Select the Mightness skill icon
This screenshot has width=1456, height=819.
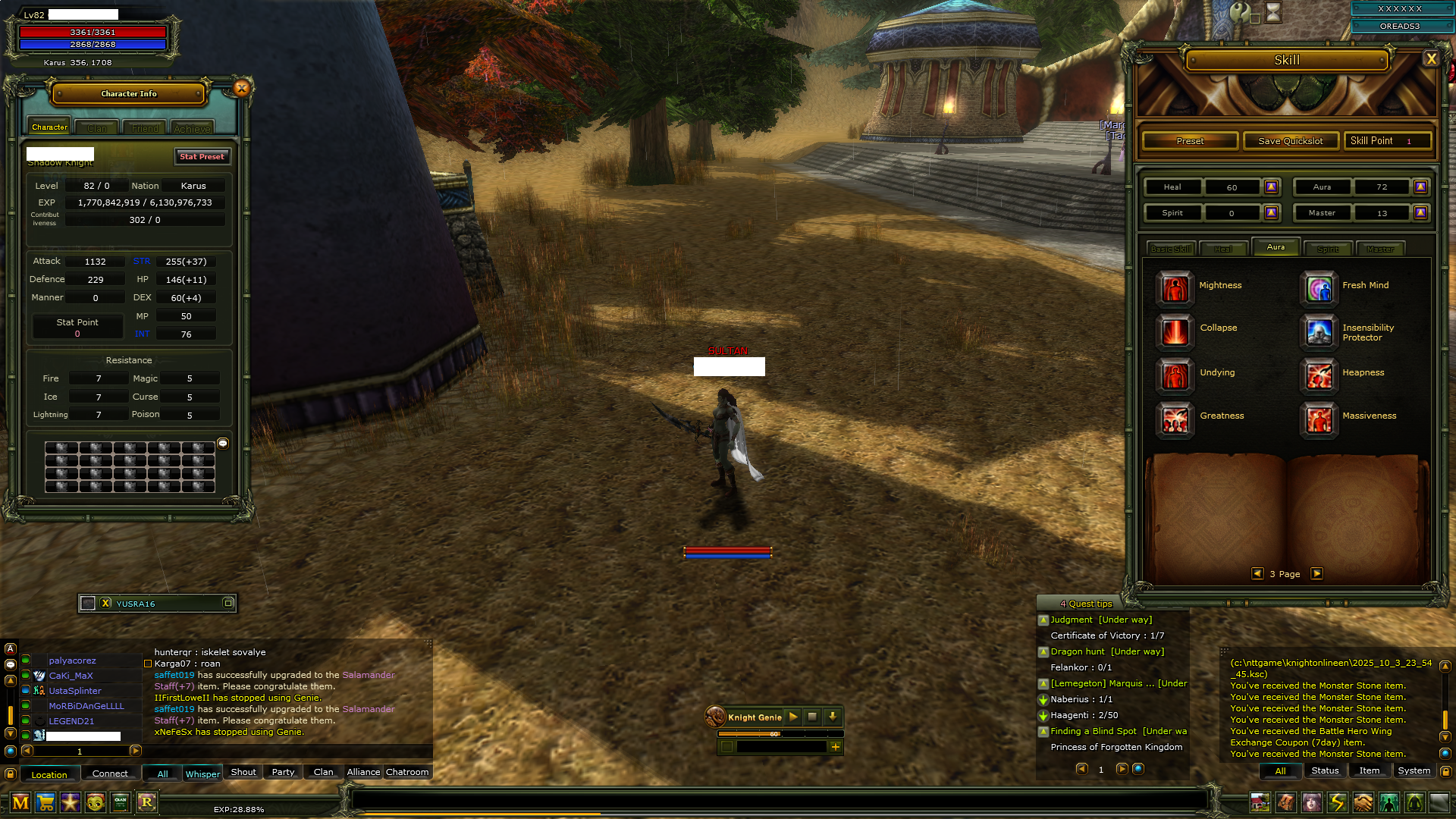(x=1175, y=288)
